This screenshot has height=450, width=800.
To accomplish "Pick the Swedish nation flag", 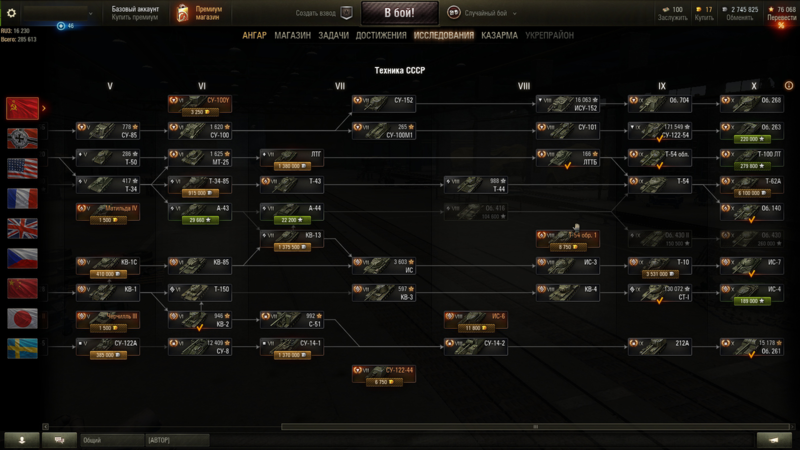I will click(x=20, y=348).
